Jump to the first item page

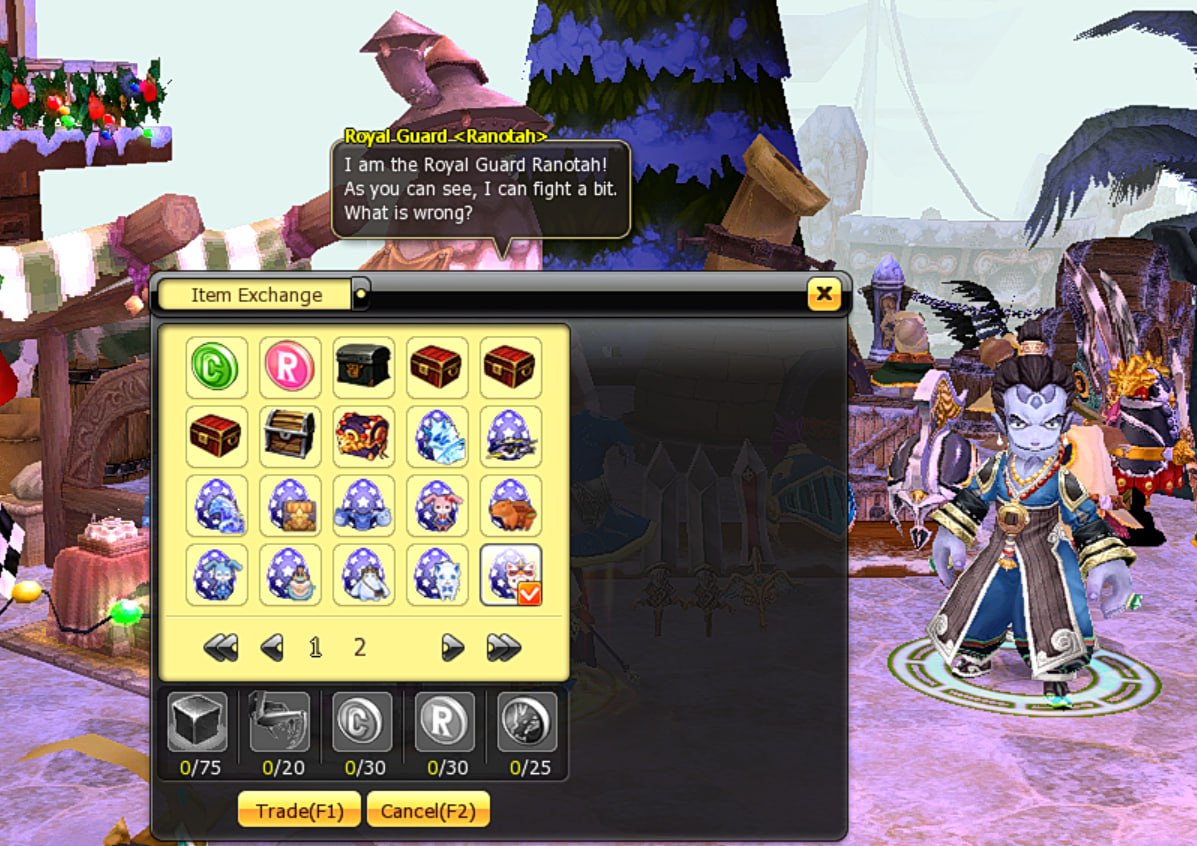(x=220, y=648)
